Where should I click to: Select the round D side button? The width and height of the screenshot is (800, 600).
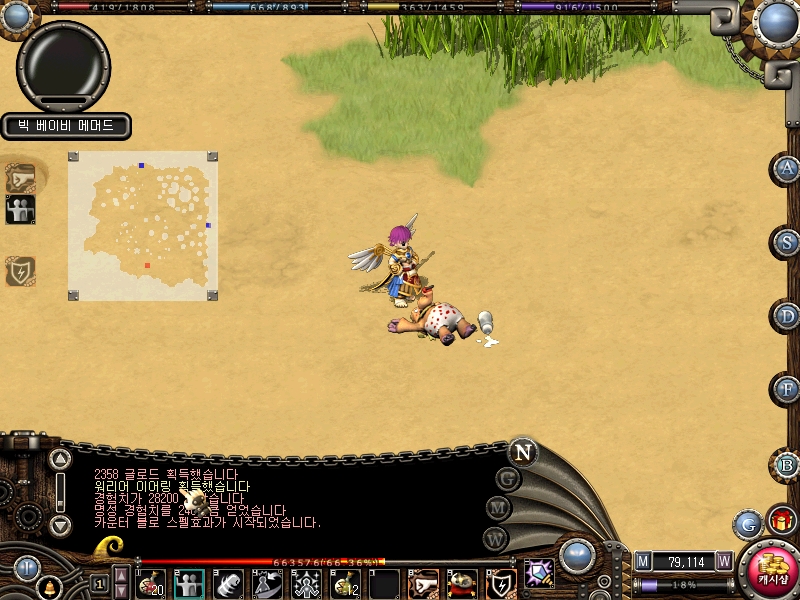click(788, 317)
